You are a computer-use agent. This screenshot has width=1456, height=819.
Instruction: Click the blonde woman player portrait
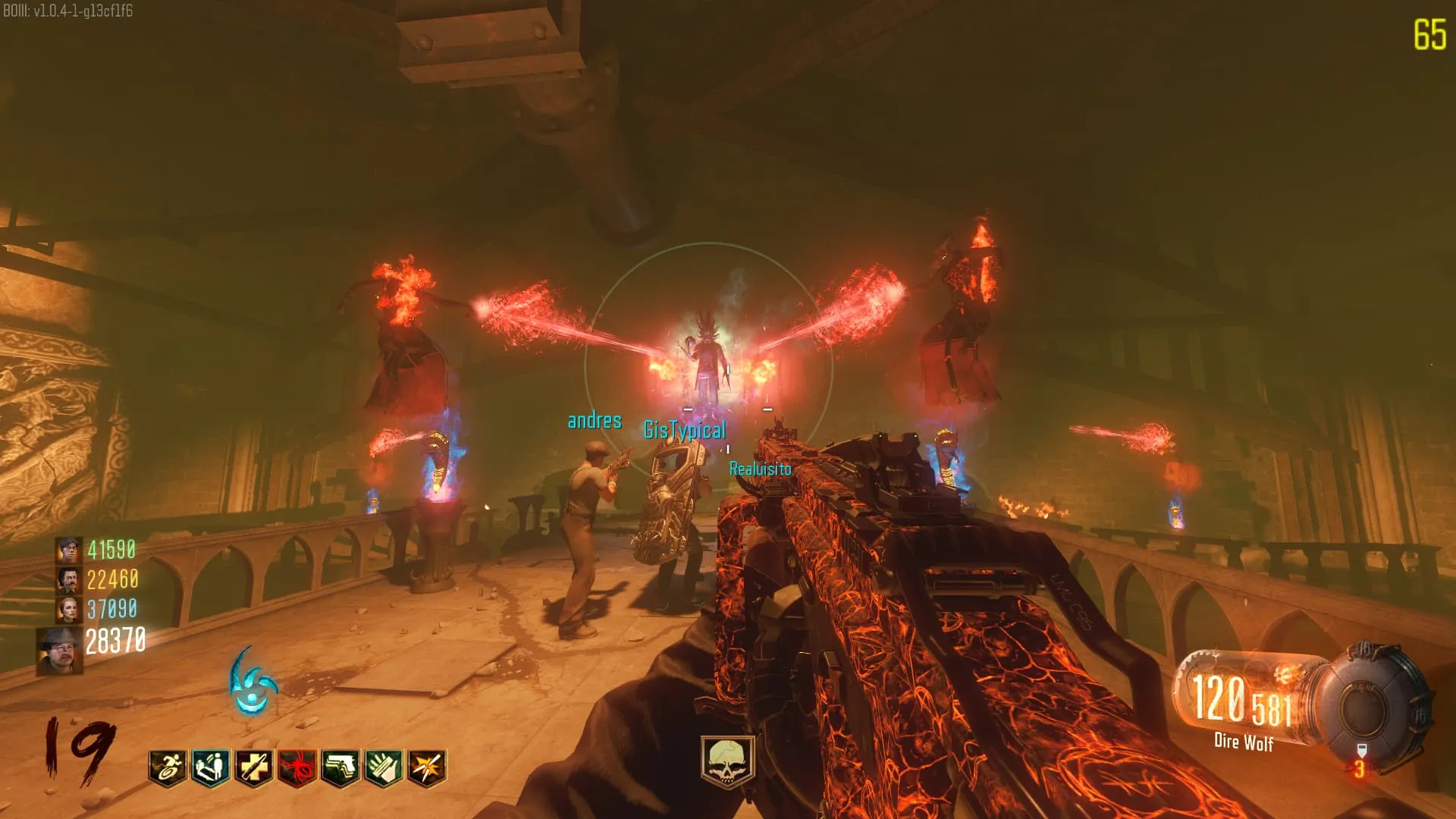click(69, 609)
